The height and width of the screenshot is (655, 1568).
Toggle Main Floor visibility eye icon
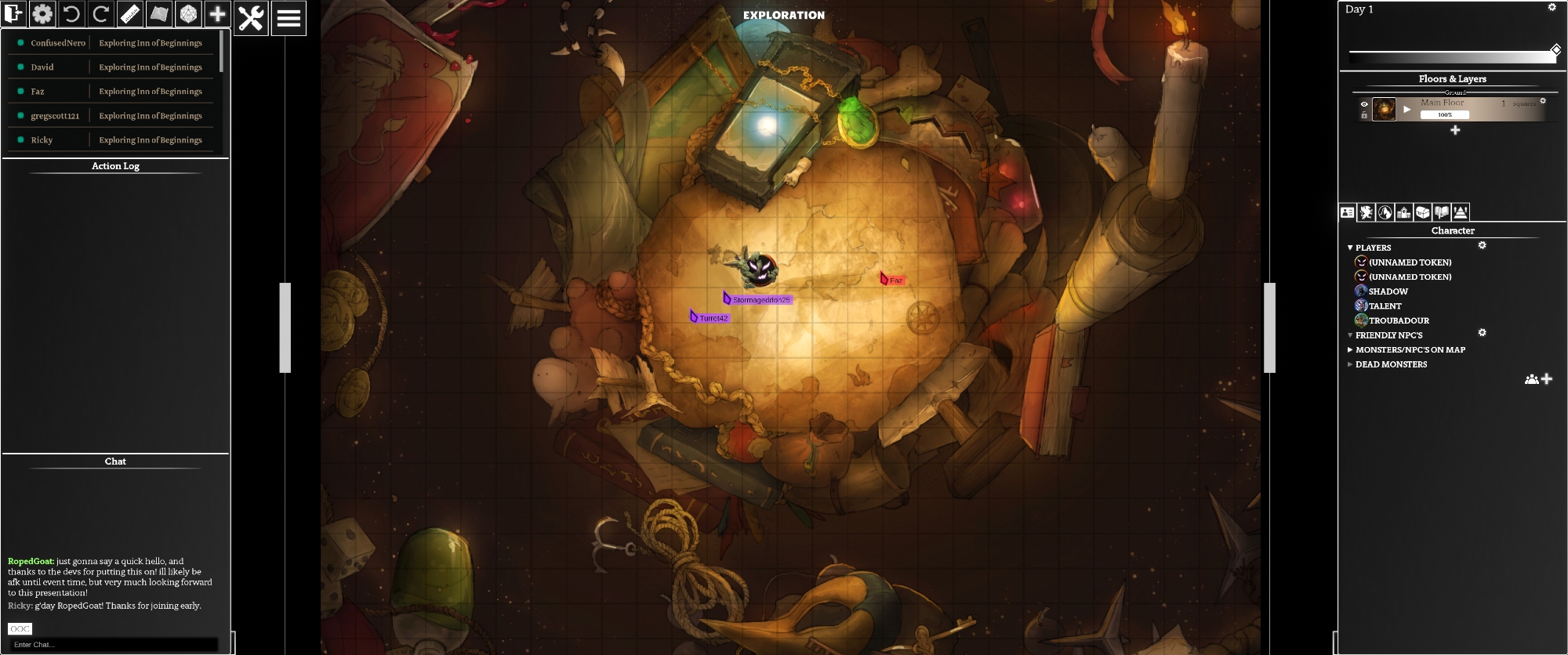(1364, 104)
